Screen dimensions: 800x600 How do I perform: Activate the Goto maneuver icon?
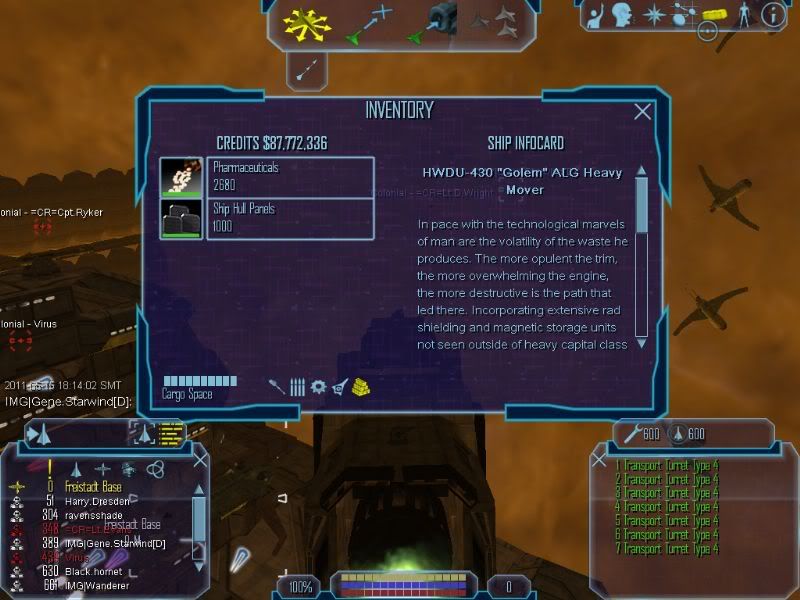click(x=368, y=24)
